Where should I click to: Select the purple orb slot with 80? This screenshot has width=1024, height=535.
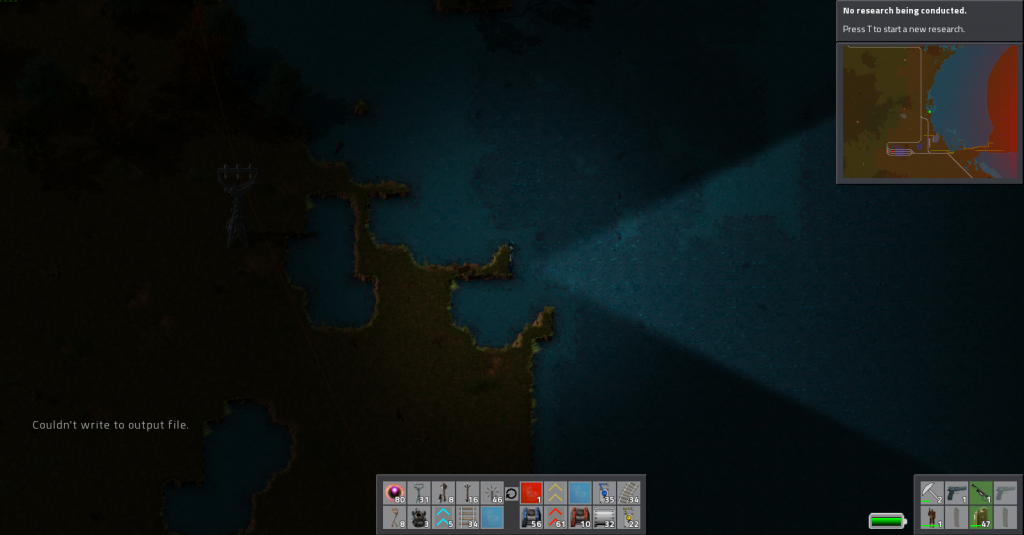[x=395, y=493]
